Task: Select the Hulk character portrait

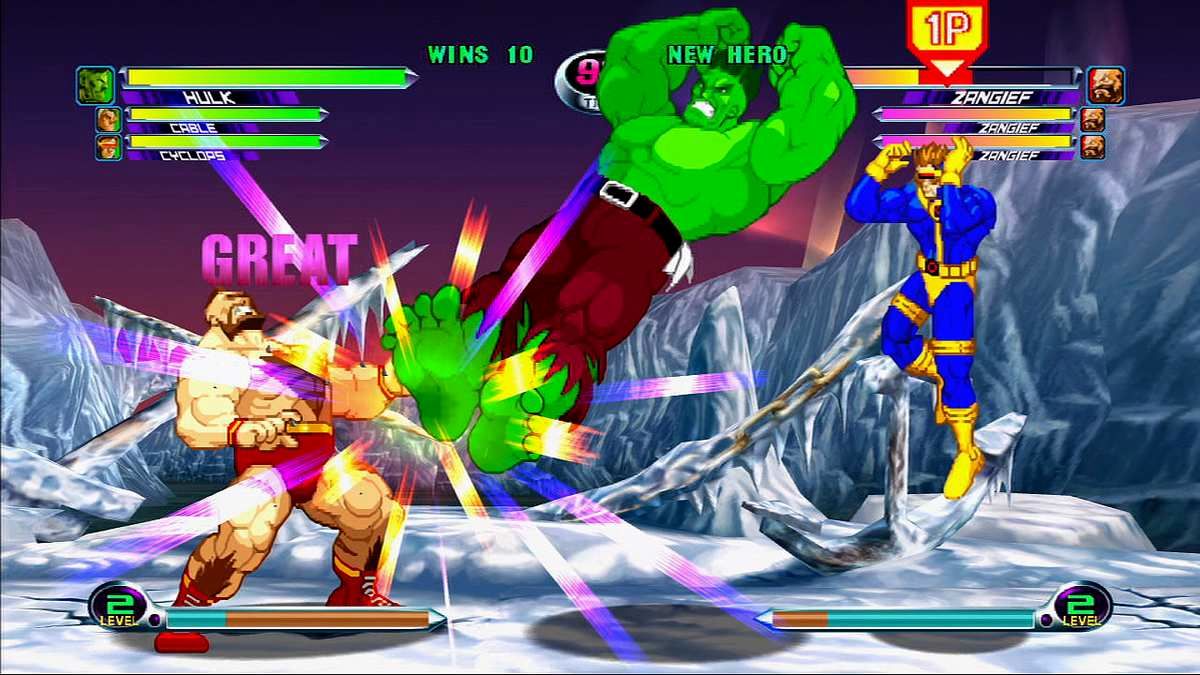Action: (x=96, y=85)
